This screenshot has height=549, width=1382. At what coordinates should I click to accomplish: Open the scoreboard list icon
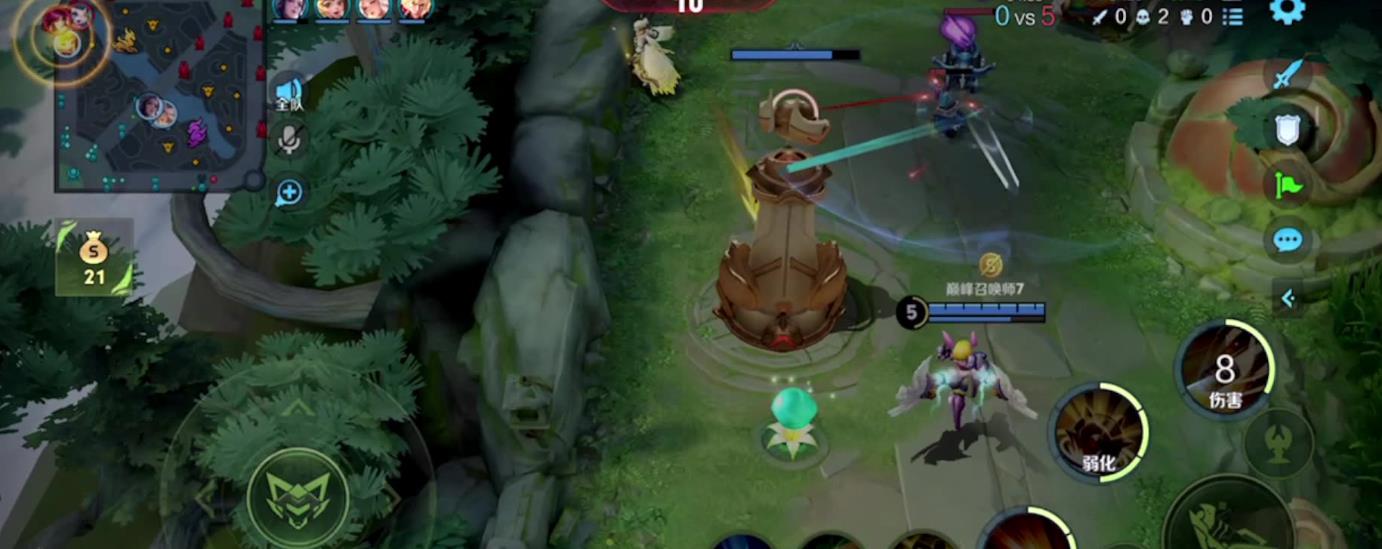point(1233,16)
